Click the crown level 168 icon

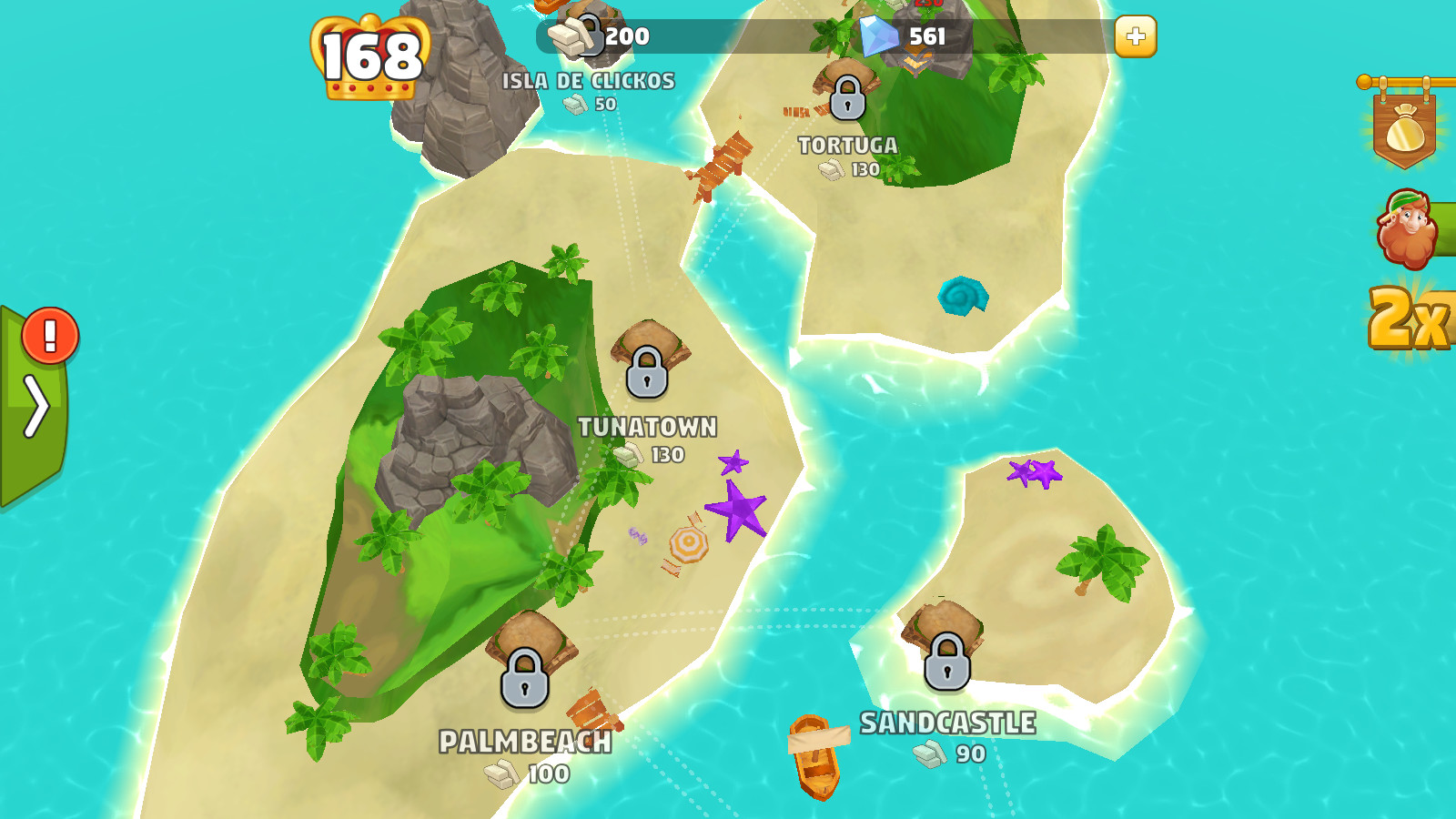coord(369,56)
